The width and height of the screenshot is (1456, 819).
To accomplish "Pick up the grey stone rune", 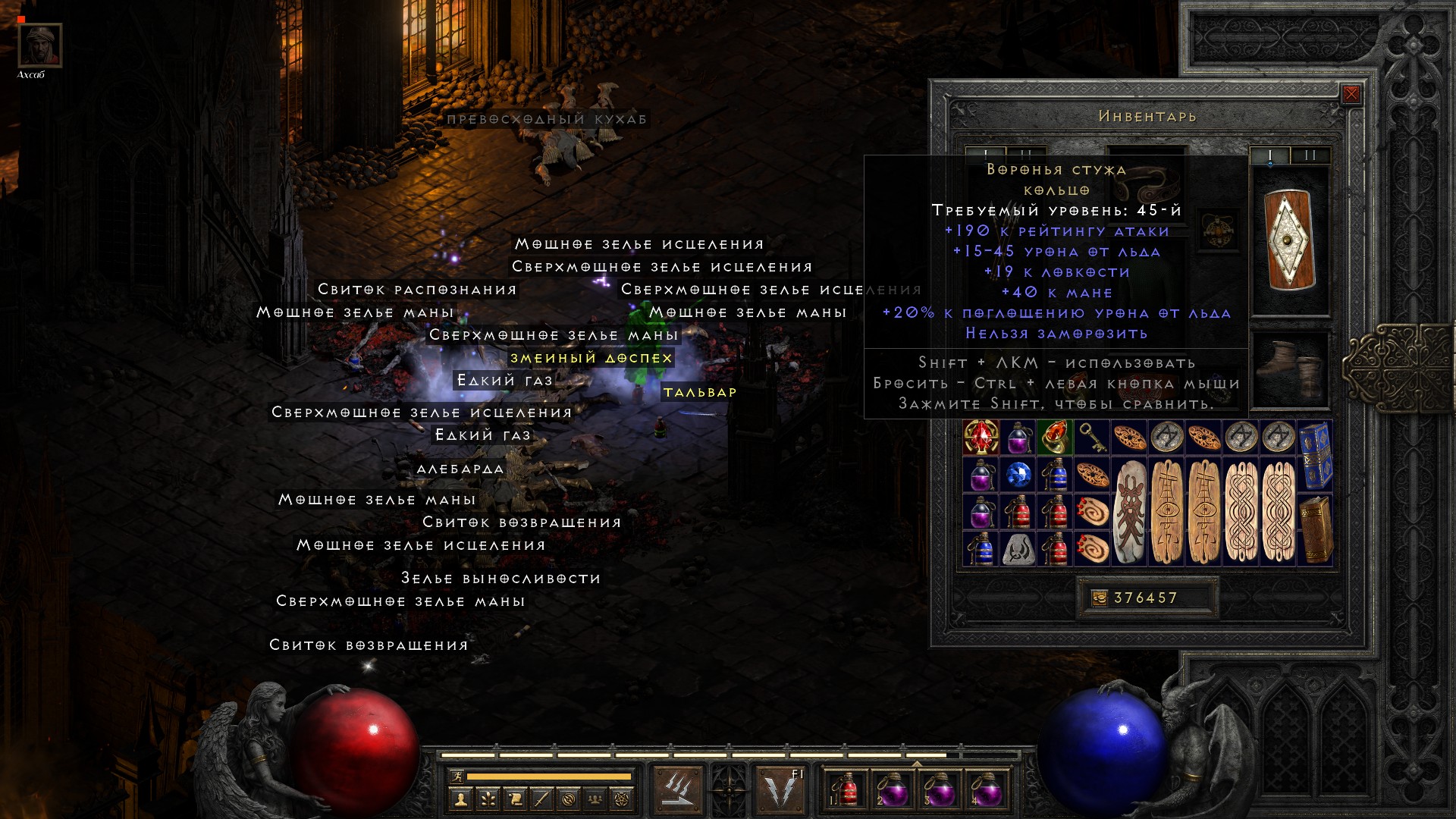I will point(1018,549).
